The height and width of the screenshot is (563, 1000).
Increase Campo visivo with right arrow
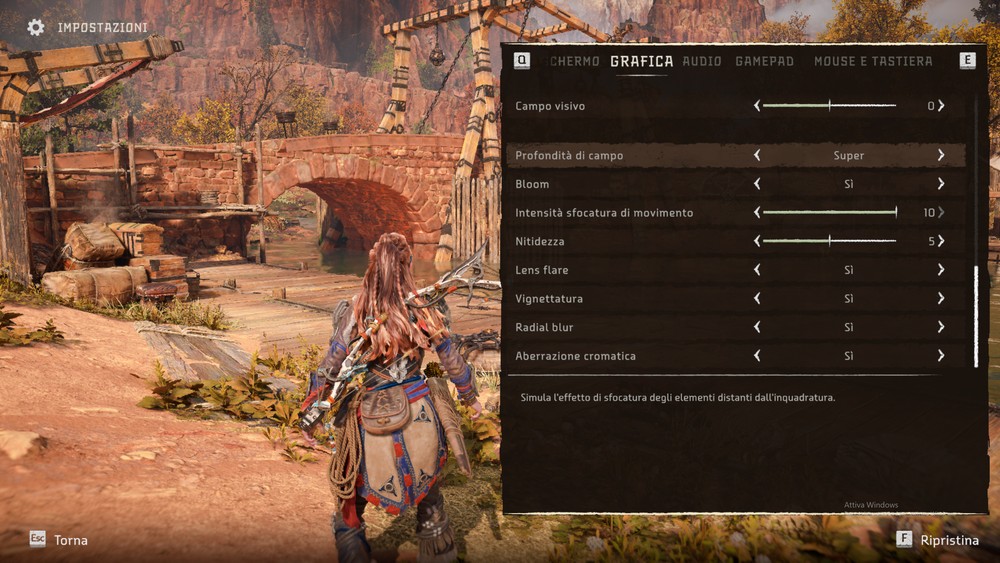click(x=941, y=106)
